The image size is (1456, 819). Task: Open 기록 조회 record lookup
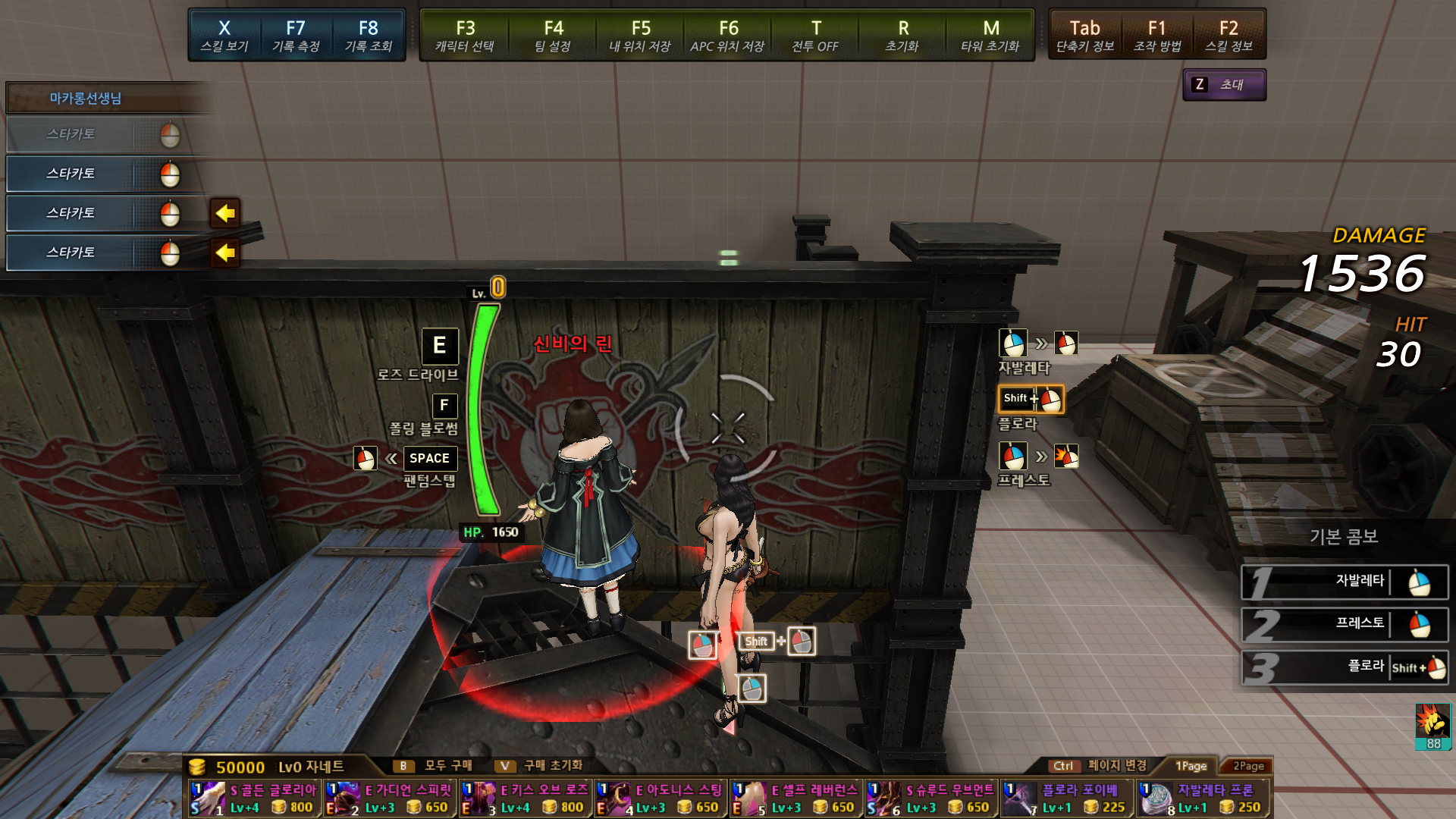368,36
